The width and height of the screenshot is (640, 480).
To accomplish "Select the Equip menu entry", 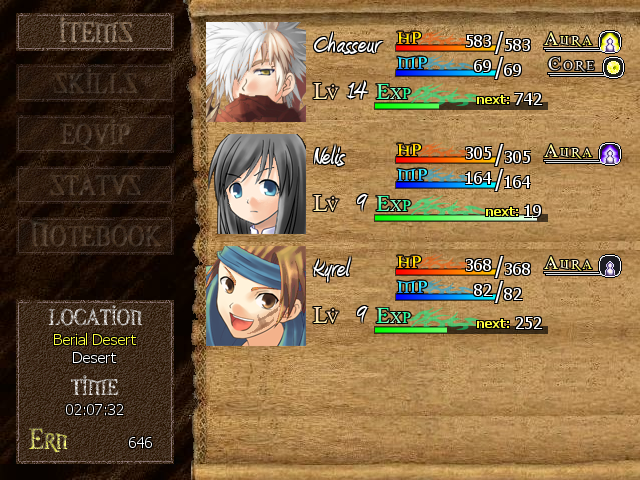I will tap(95, 134).
